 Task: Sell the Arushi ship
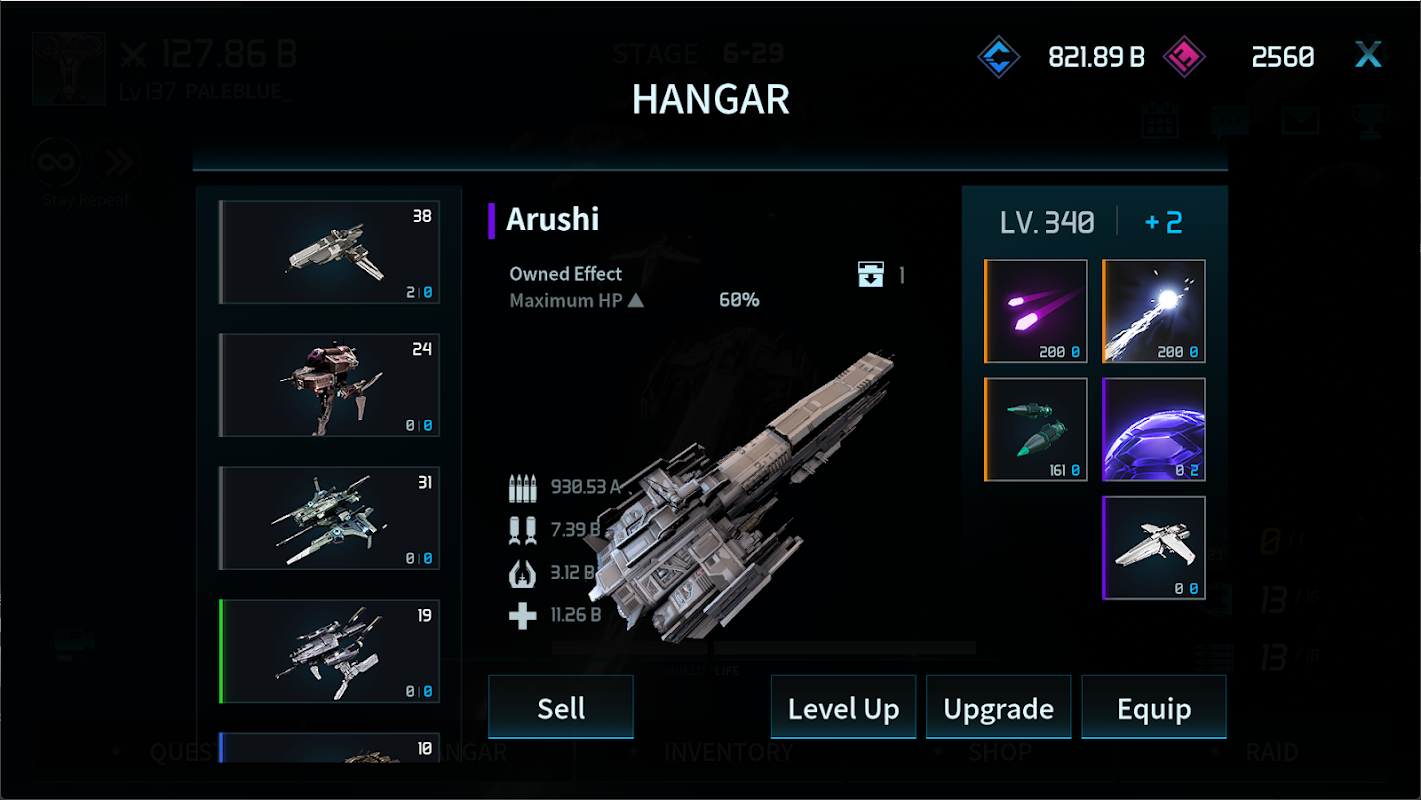(561, 707)
